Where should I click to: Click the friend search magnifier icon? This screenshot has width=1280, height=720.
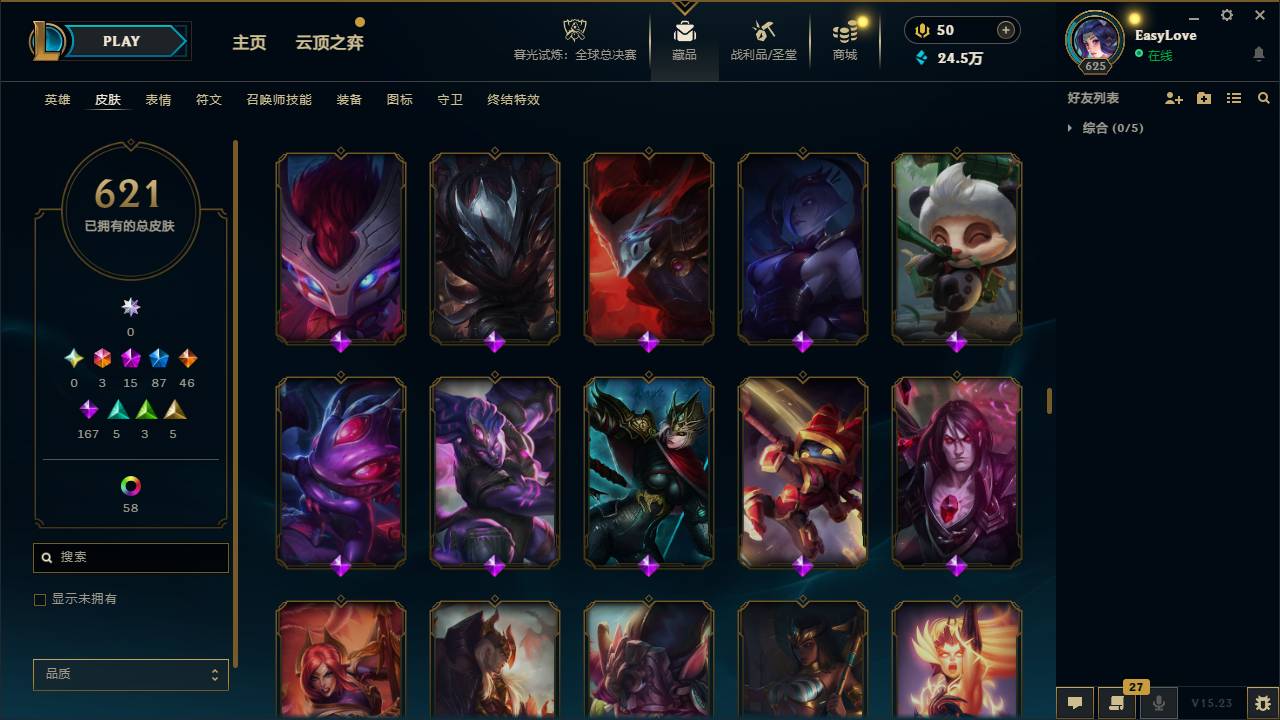click(x=1263, y=97)
